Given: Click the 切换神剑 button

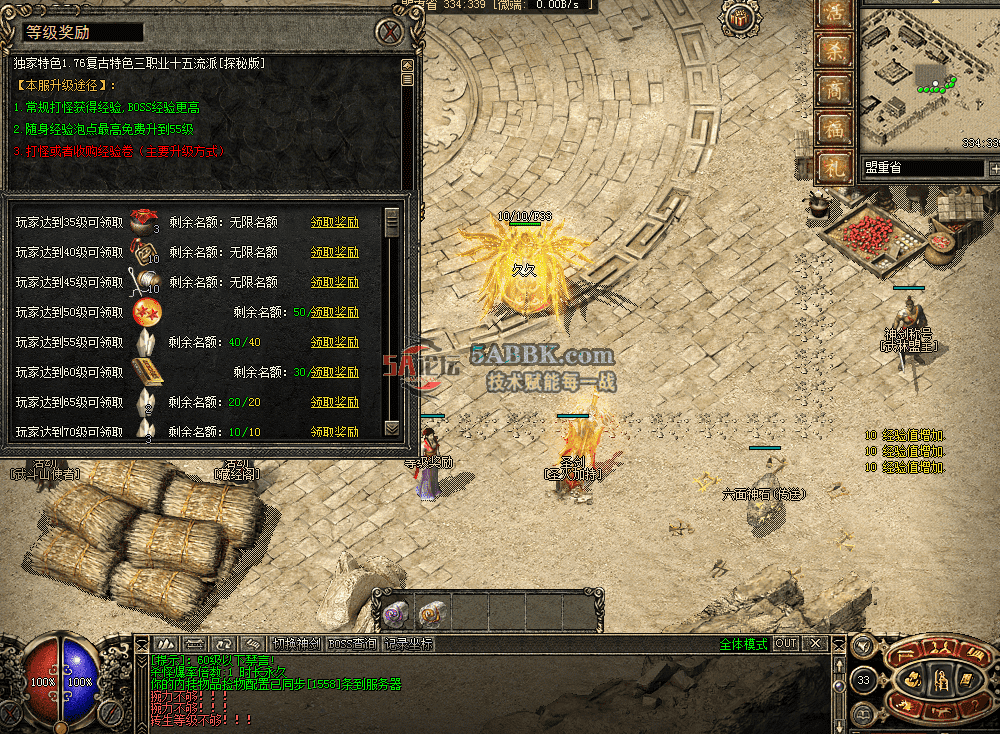Looking at the screenshot, I should [x=297, y=644].
